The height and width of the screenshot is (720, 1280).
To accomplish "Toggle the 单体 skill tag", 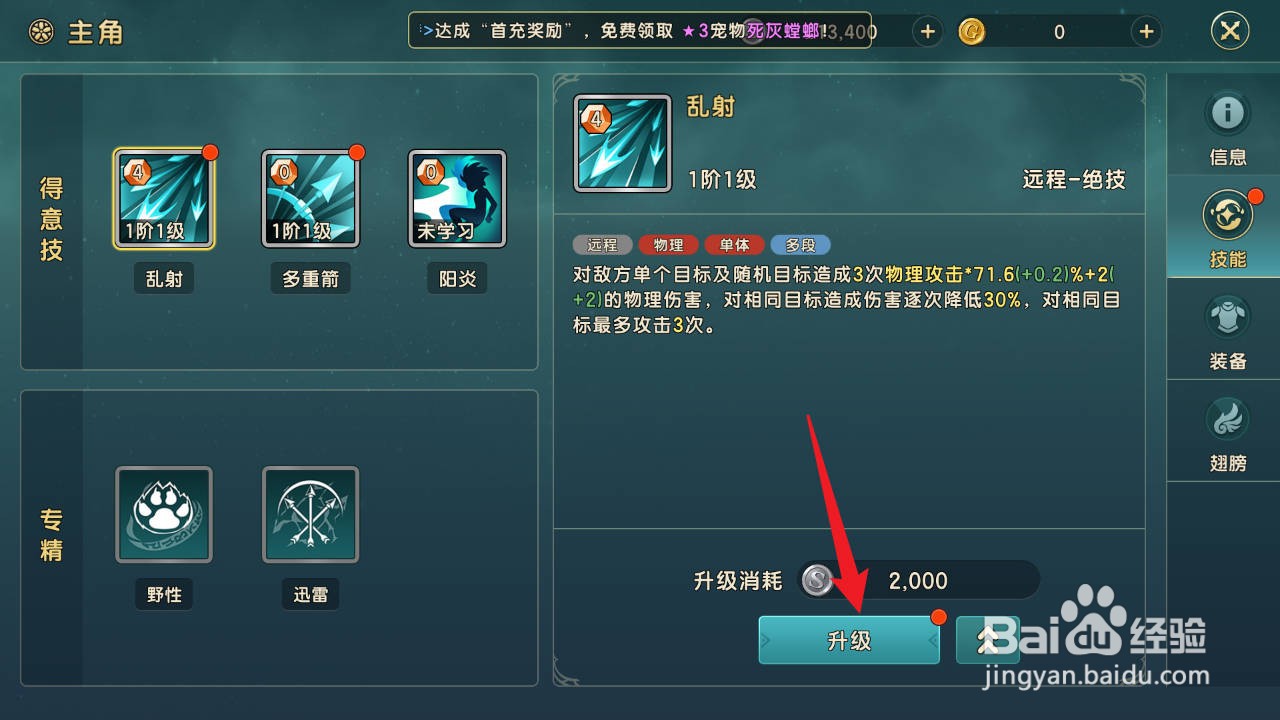I will point(734,245).
